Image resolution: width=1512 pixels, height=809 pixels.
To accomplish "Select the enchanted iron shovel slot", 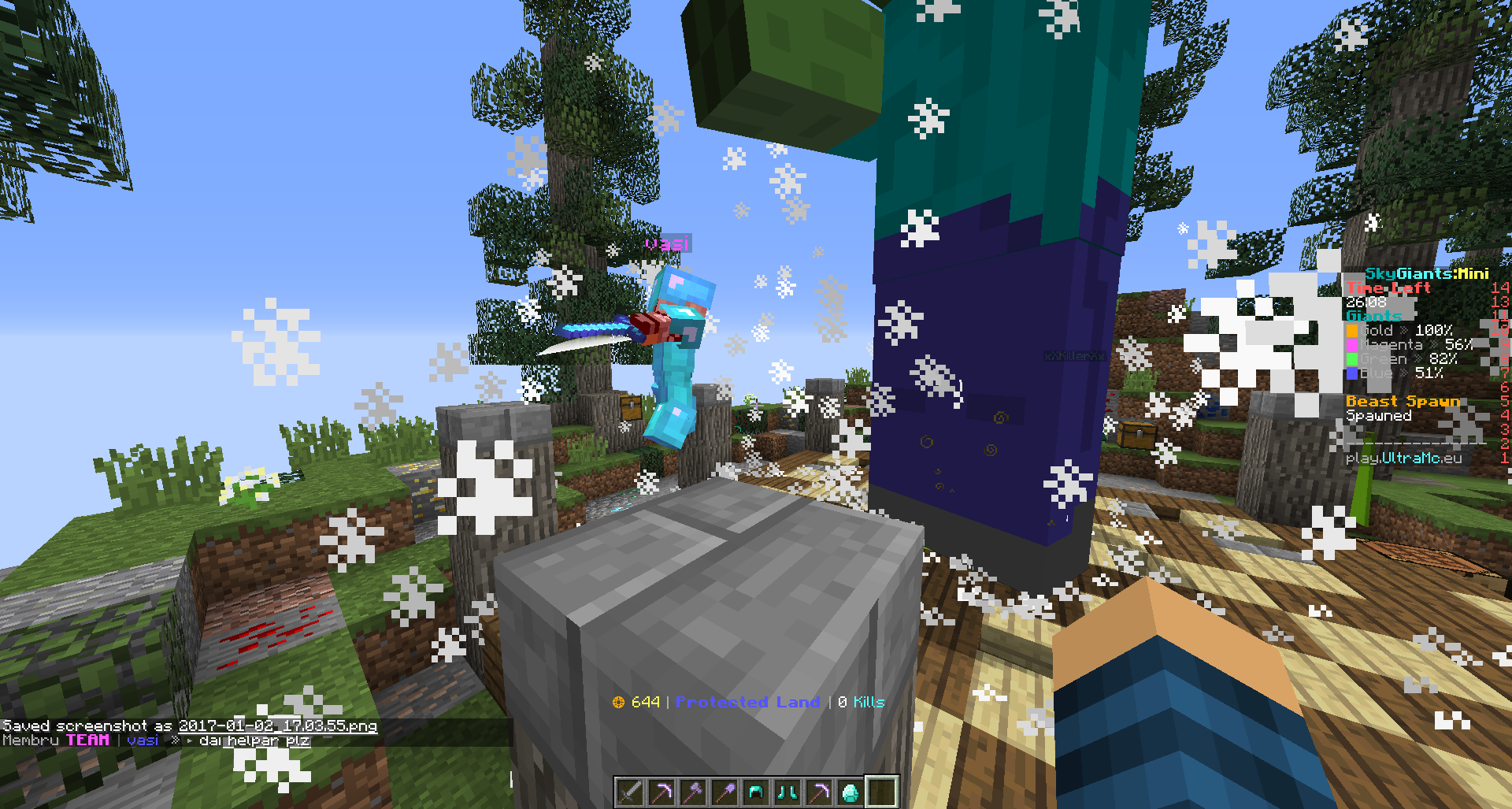I will point(724,792).
